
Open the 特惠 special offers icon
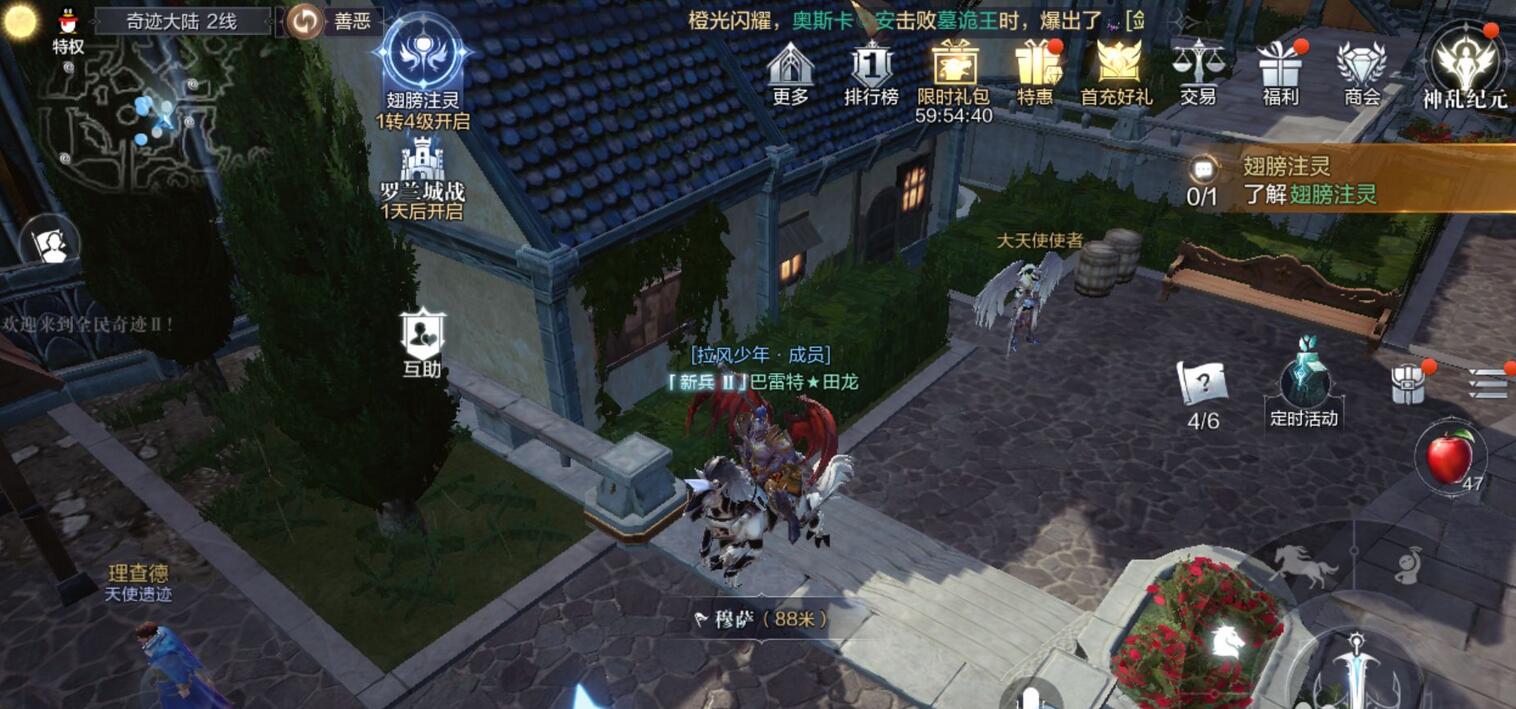(x=1036, y=70)
